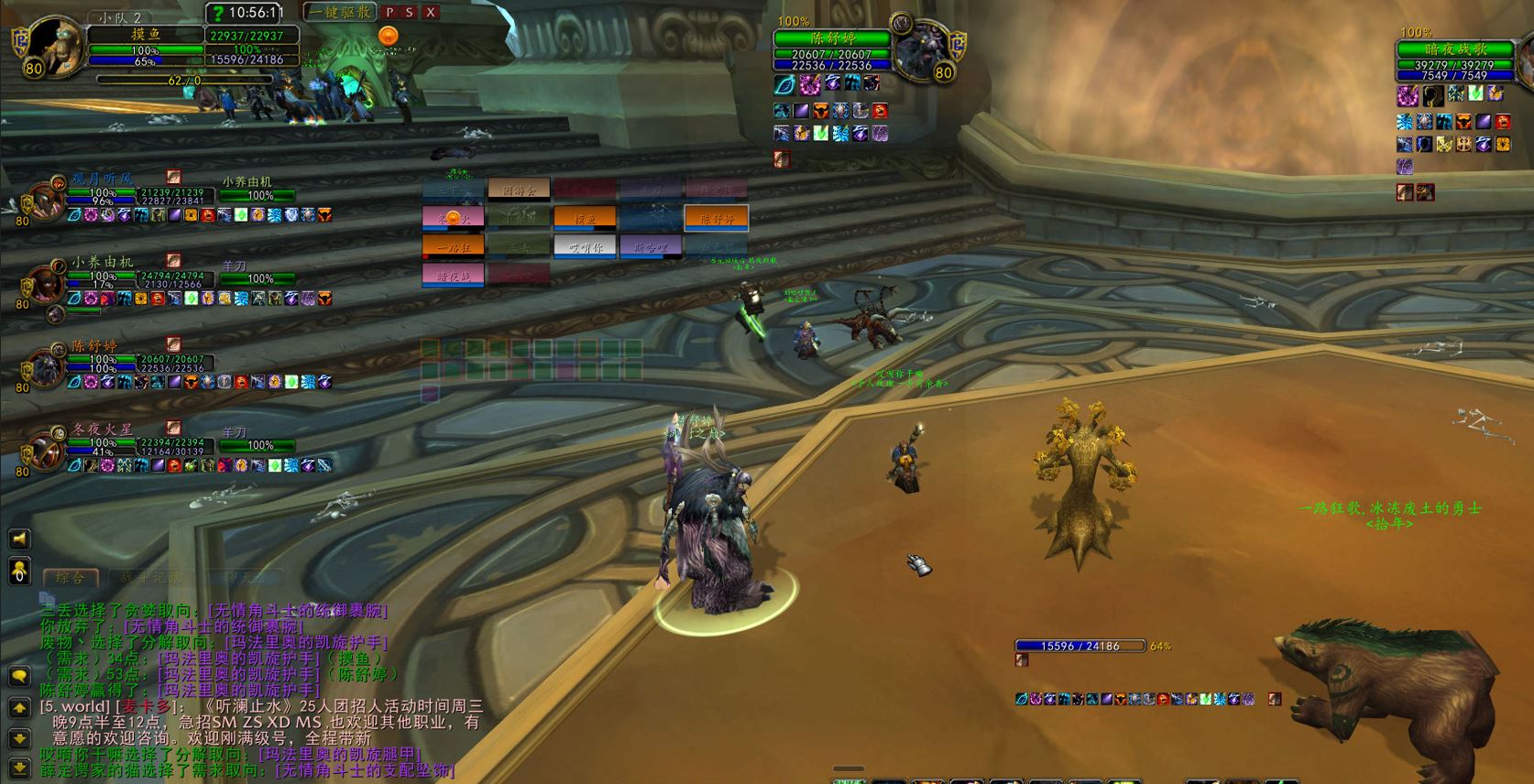Viewport: 1534px width, 784px height.
Task: Click the S button in the top bar
Action: click(x=410, y=13)
